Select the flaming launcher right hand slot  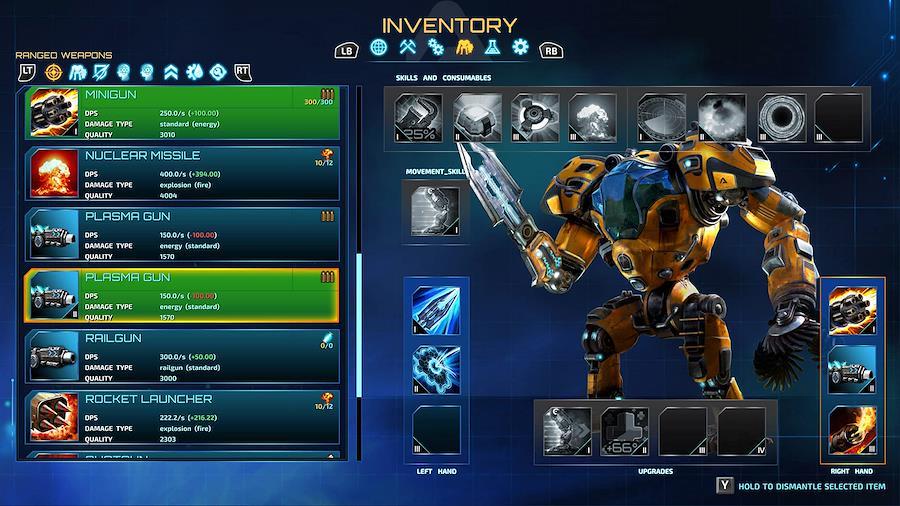852,428
